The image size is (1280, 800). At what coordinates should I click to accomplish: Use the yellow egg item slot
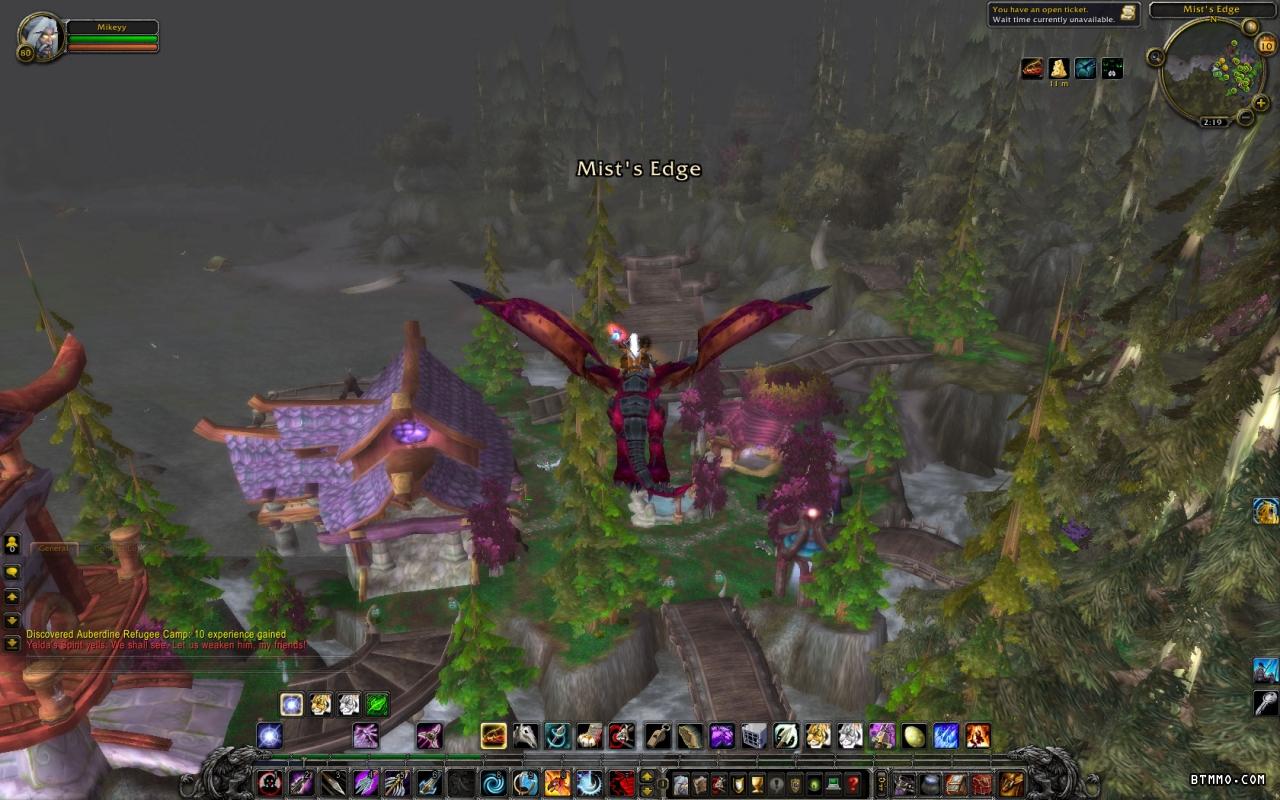914,737
